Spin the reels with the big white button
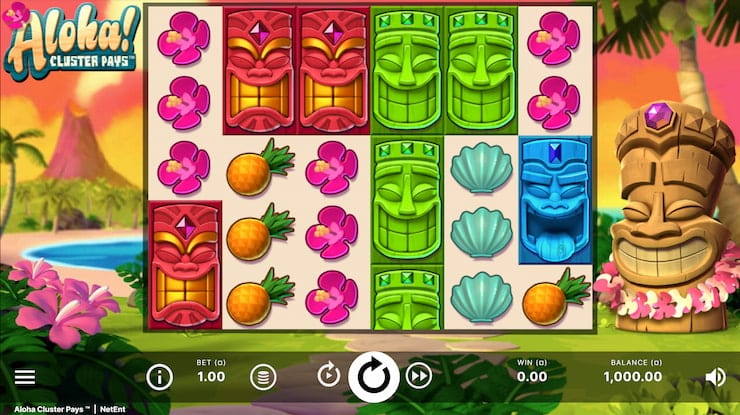The image size is (740, 415). coord(373,376)
